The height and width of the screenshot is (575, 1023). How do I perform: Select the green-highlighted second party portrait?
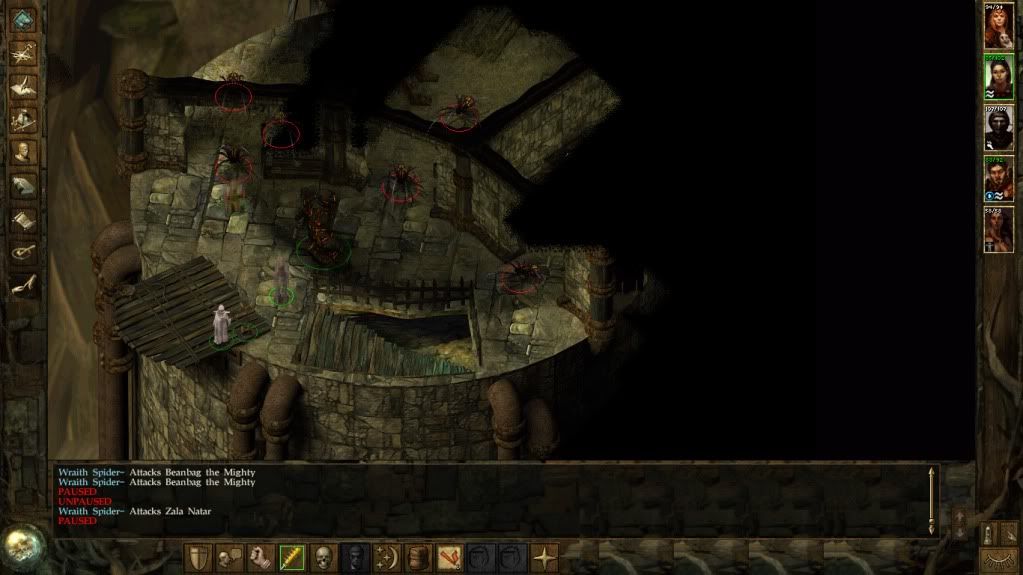point(998,78)
